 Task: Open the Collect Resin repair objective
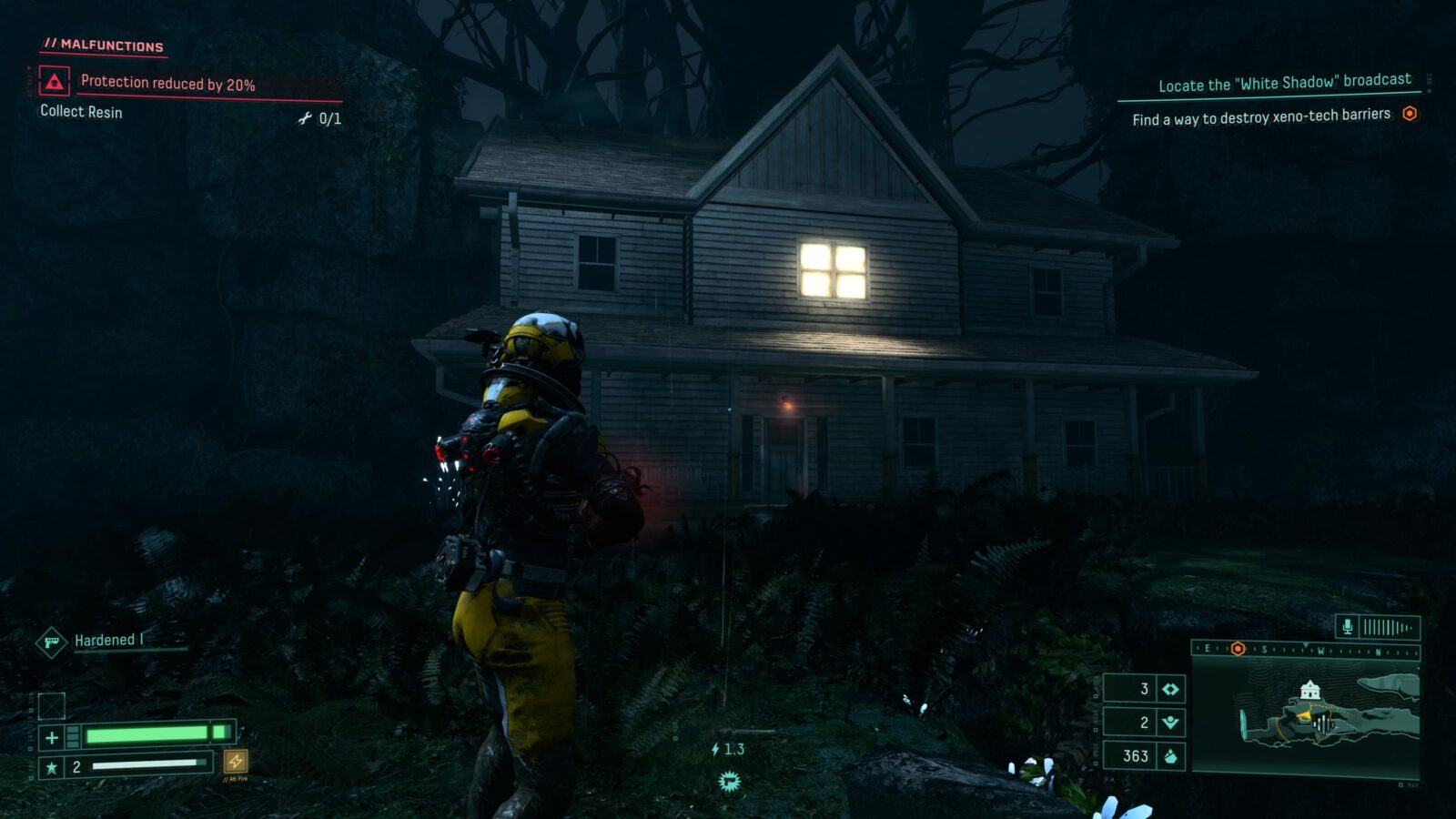point(81,112)
